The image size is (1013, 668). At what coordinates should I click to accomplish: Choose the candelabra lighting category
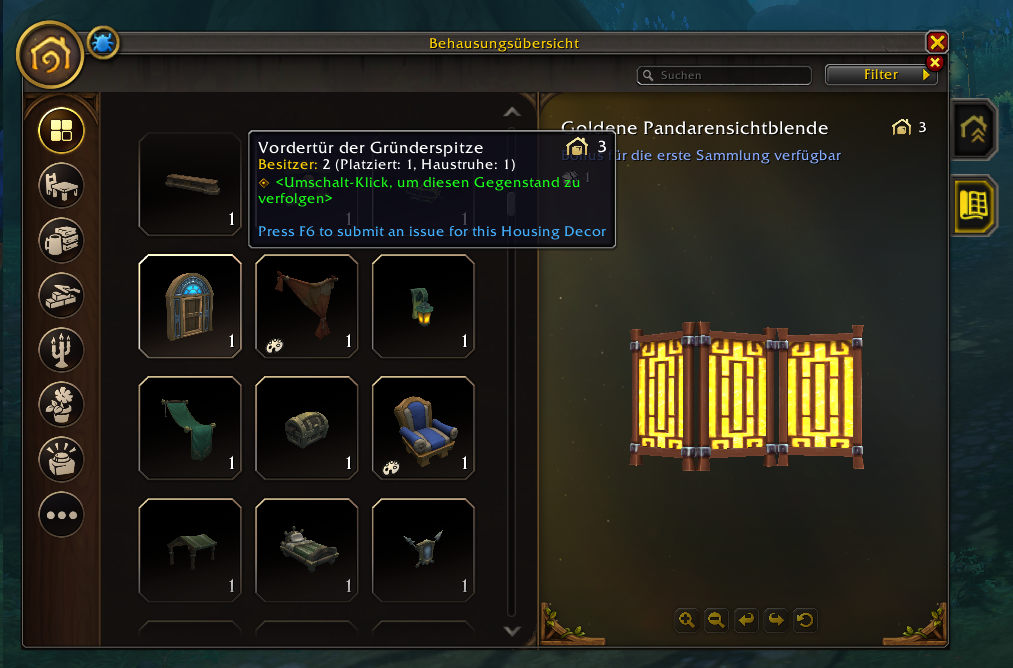61,349
